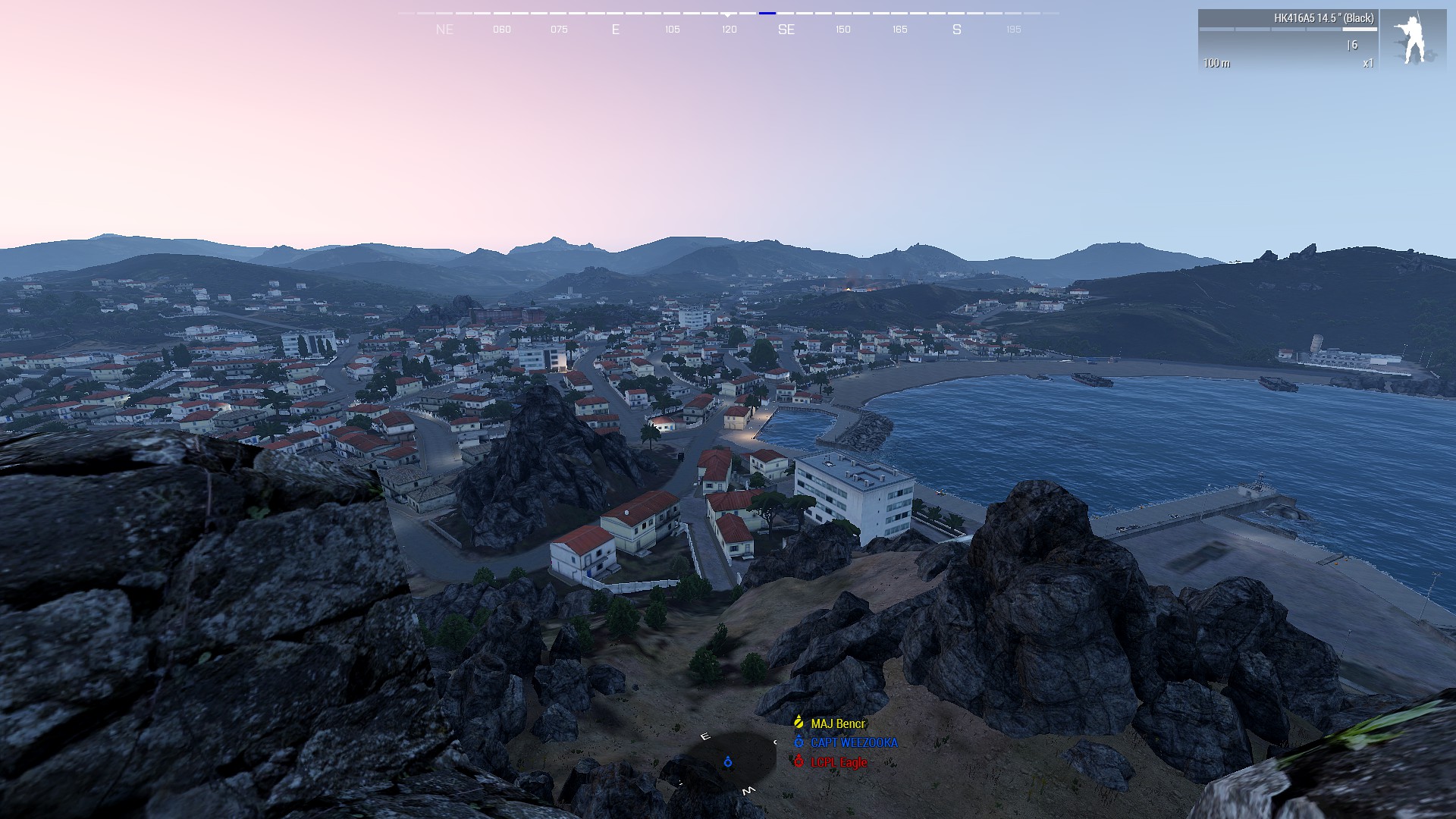Choose CAPT WEEZOOKA from the squad list
The width and height of the screenshot is (1456, 819).
[853, 743]
